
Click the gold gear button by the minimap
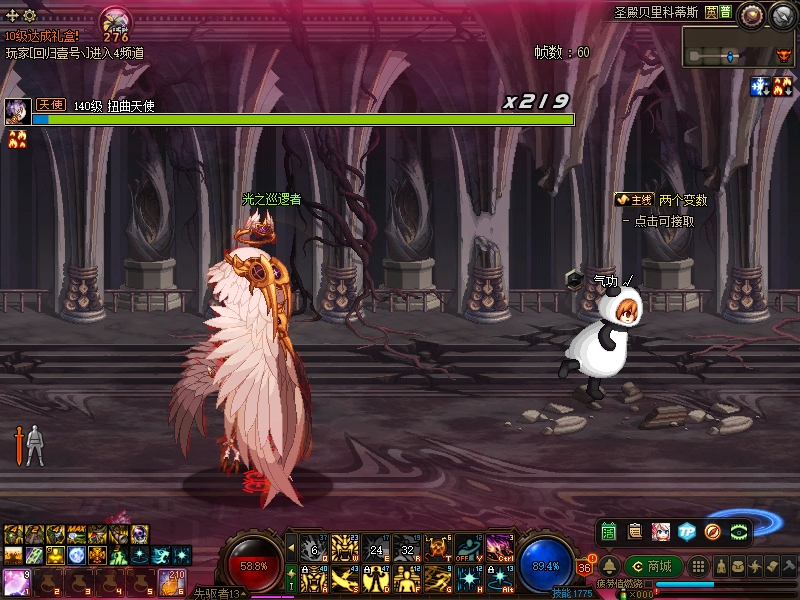(753, 14)
